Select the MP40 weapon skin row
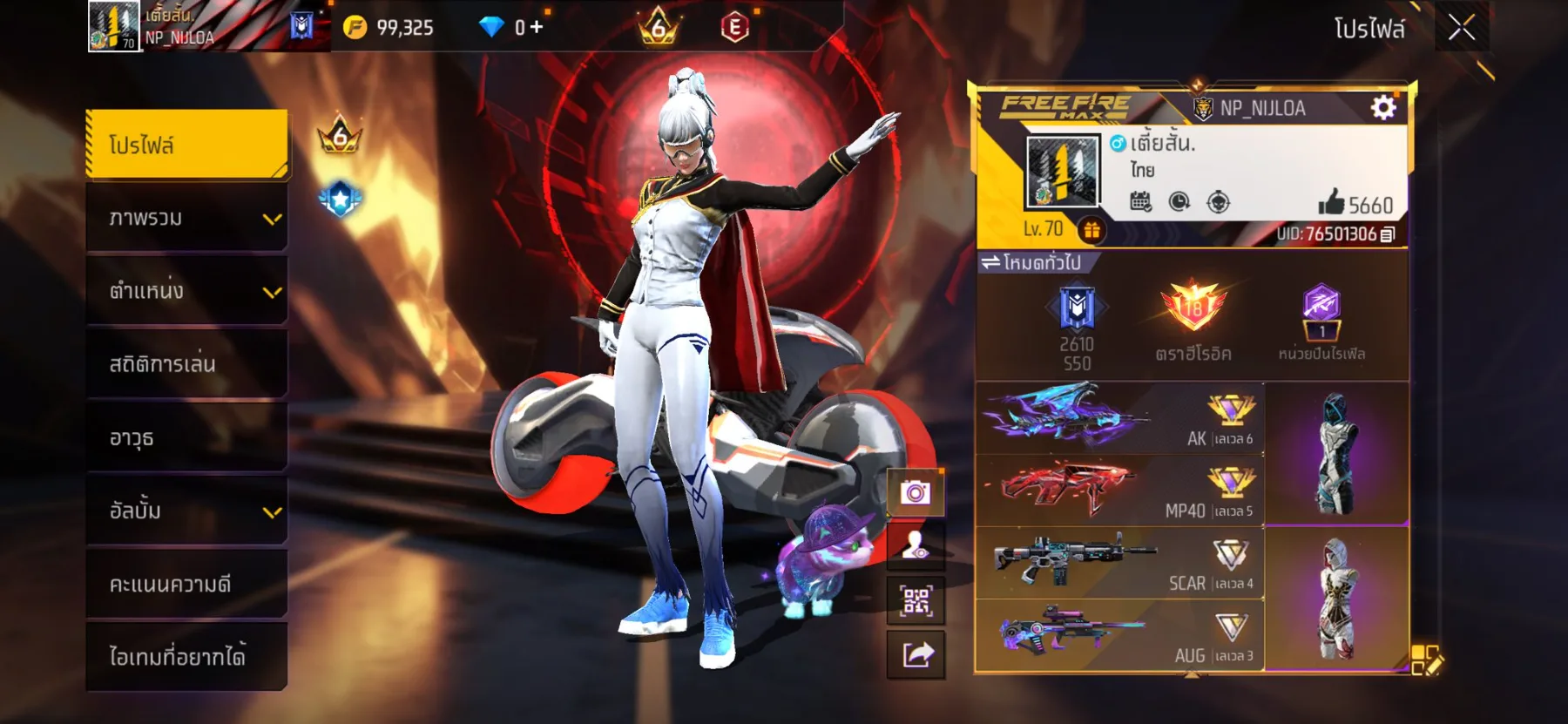Screen dimensions: 1568x724 [1119, 491]
